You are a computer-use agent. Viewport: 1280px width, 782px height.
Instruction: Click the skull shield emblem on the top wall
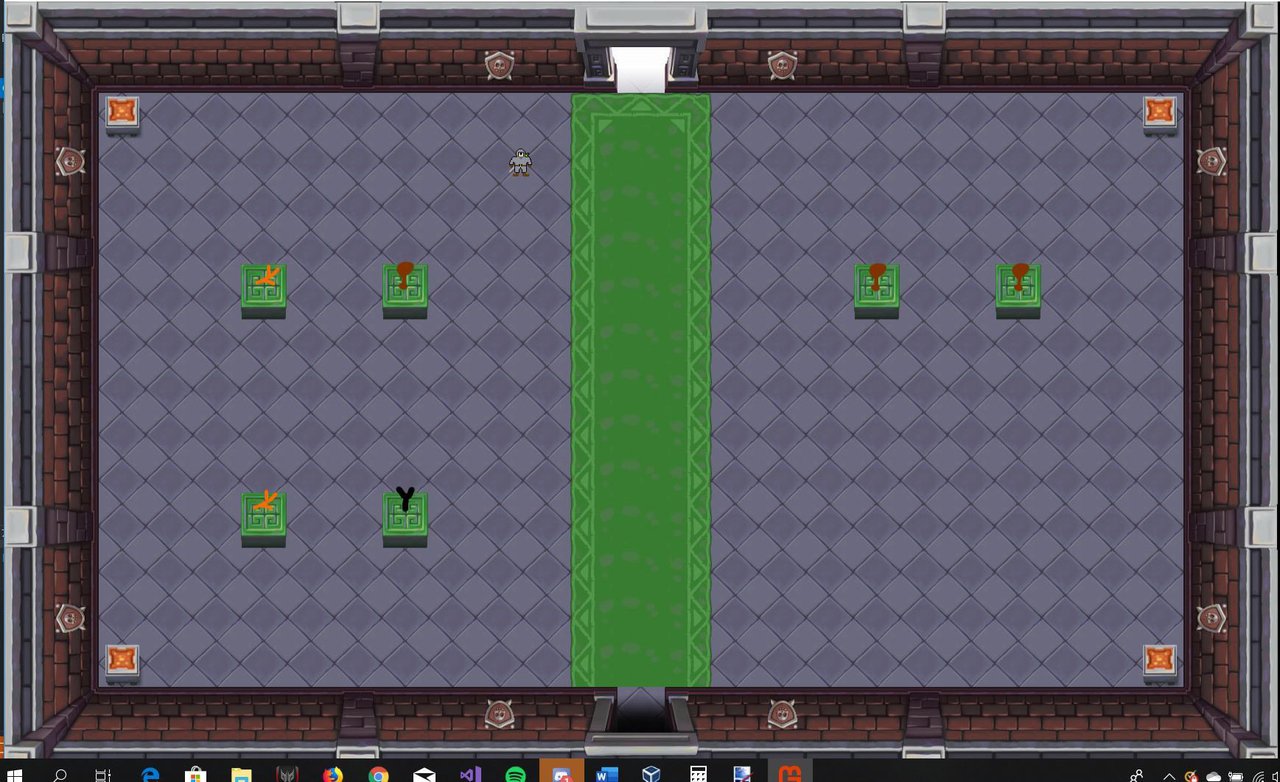(498, 65)
